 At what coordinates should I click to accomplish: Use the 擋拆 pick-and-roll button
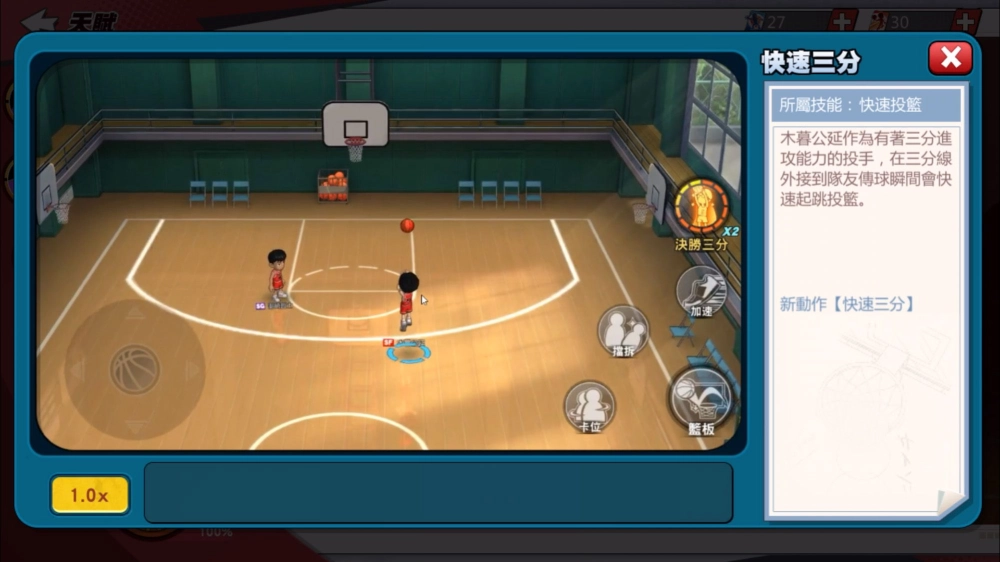tap(623, 329)
